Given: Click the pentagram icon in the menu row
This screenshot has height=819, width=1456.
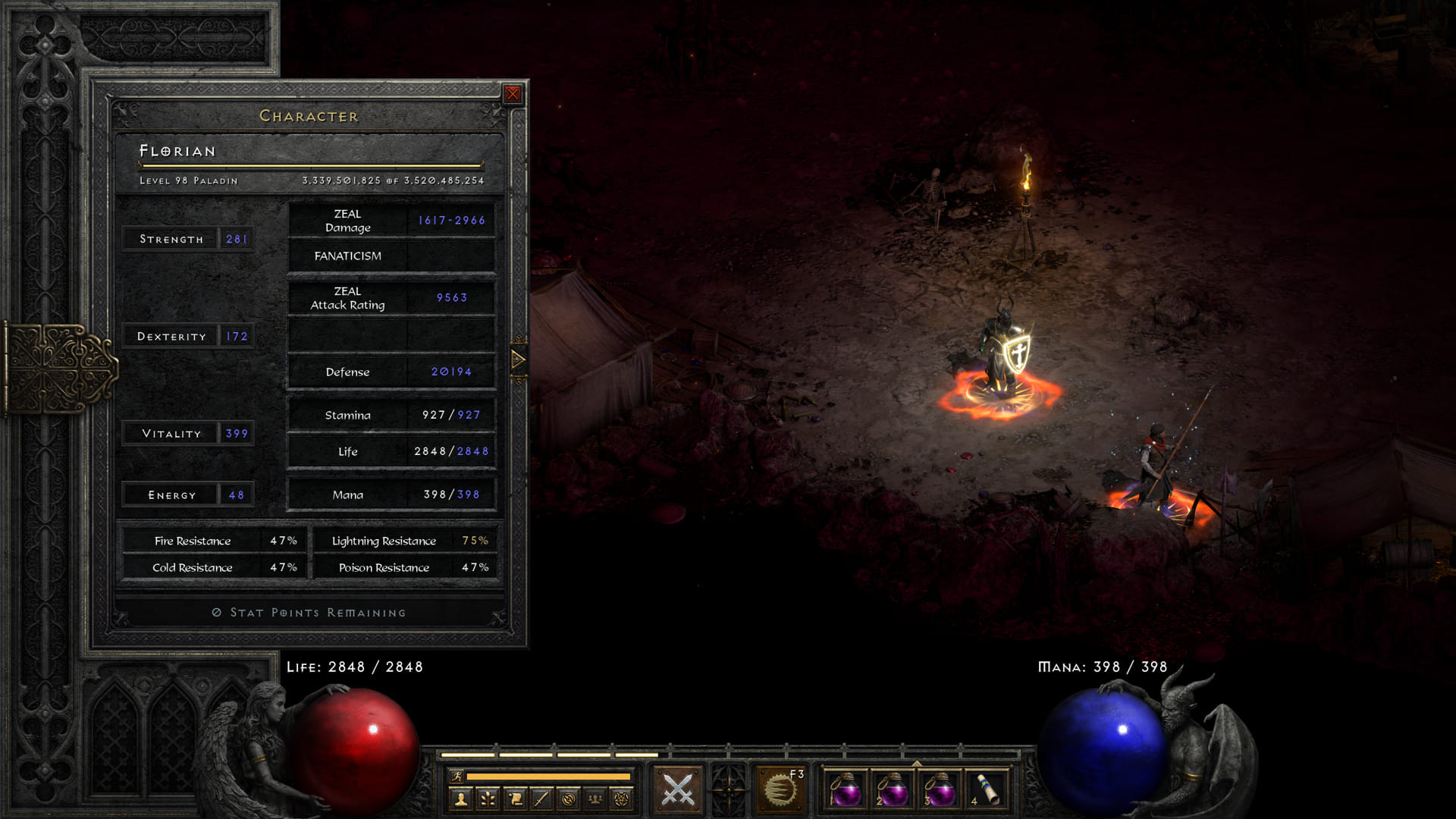Looking at the screenshot, I should coord(623,799).
